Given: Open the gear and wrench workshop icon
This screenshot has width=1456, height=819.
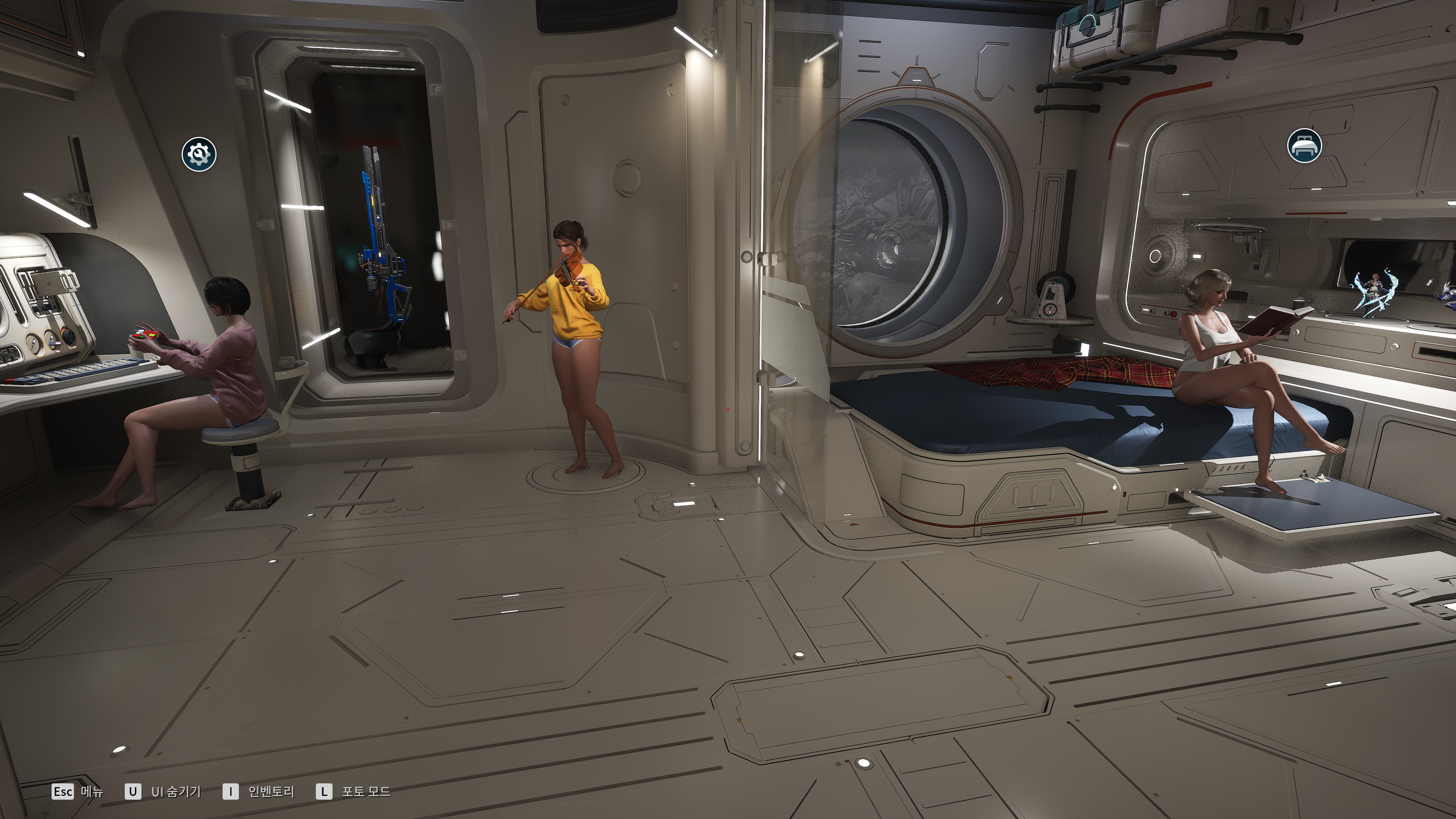Looking at the screenshot, I should [x=199, y=154].
